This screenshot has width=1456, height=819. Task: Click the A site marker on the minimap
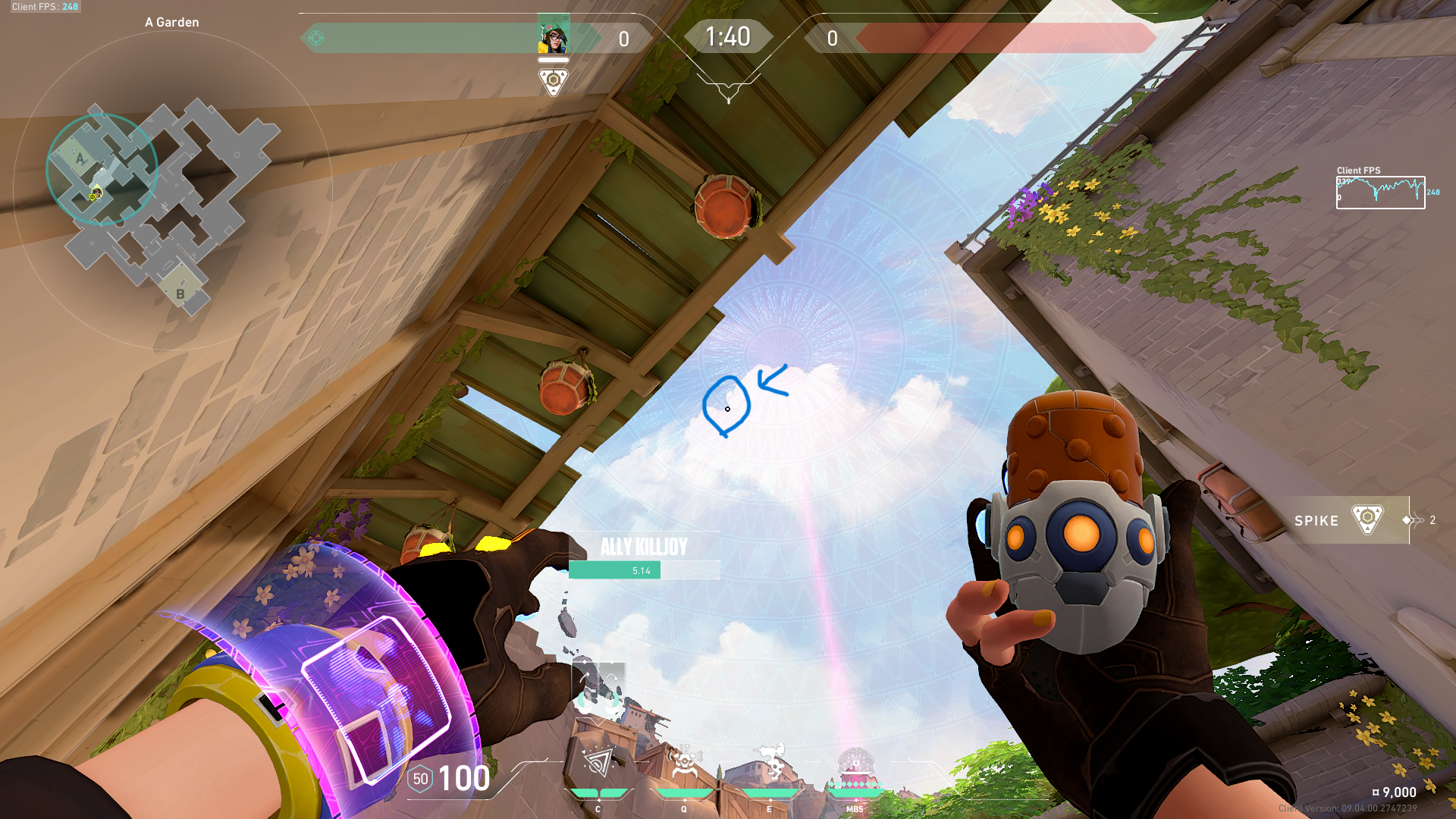click(79, 158)
